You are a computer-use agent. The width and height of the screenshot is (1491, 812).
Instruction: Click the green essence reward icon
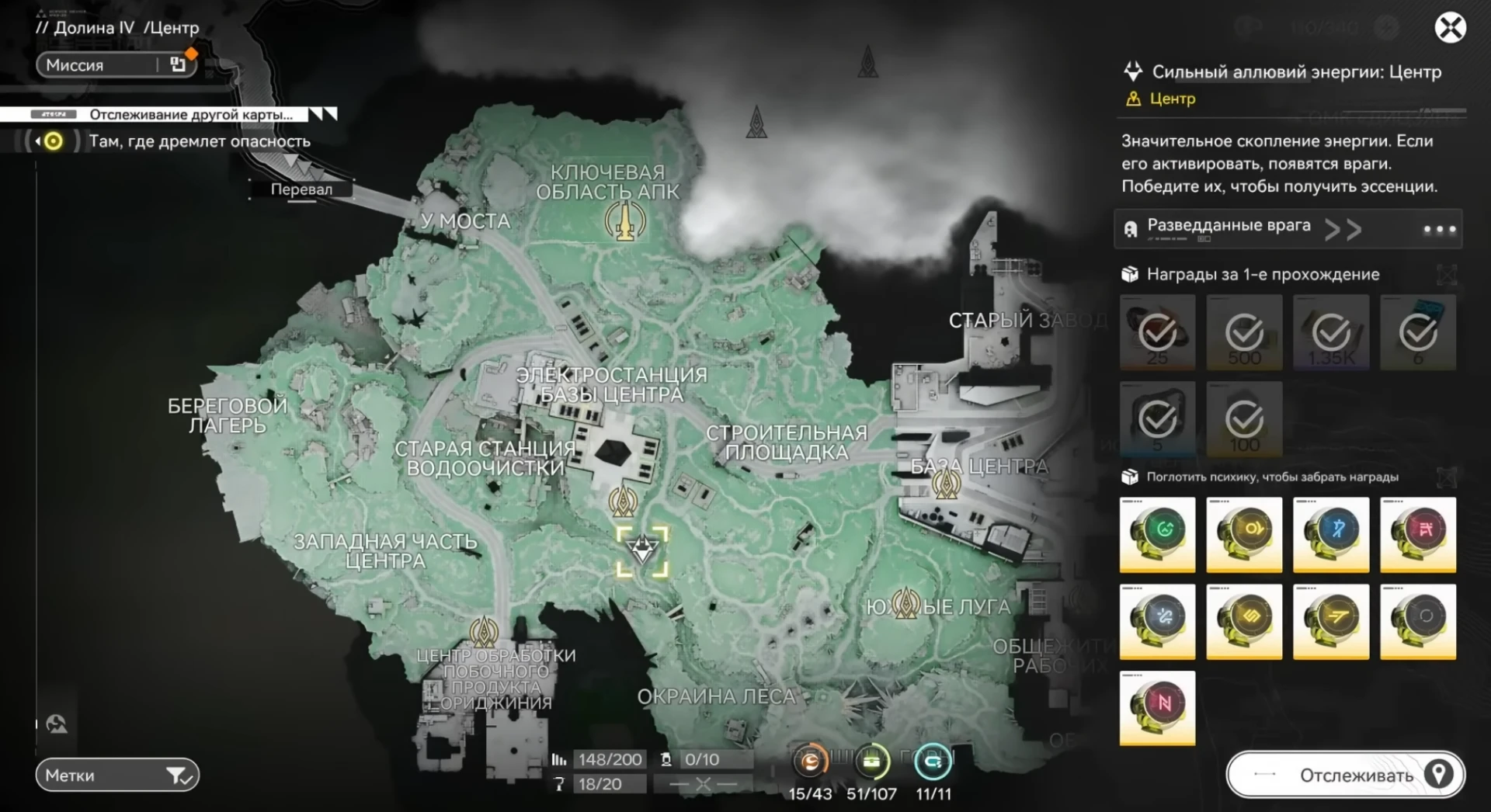pyautogui.click(x=1157, y=535)
